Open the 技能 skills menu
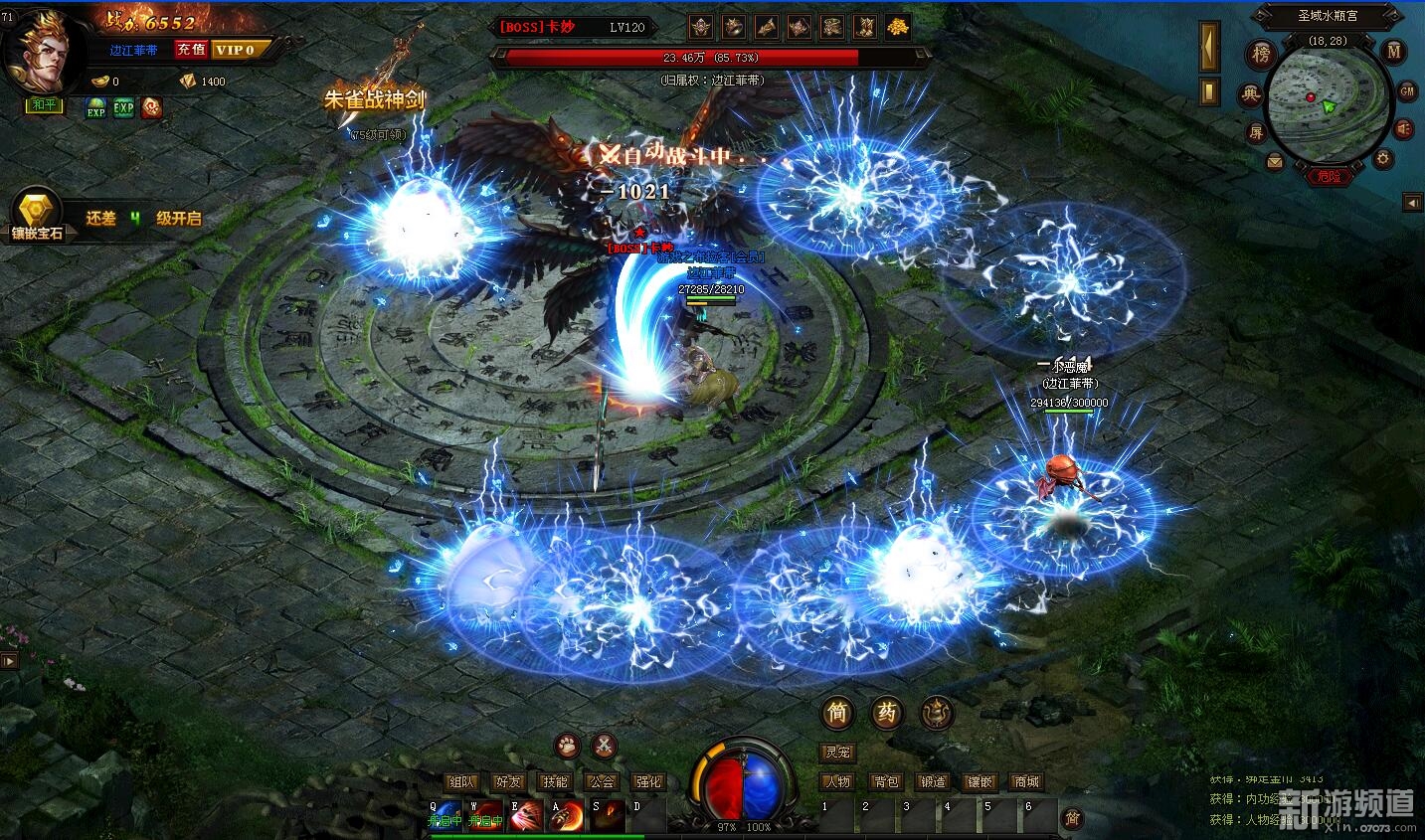 pos(555,782)
